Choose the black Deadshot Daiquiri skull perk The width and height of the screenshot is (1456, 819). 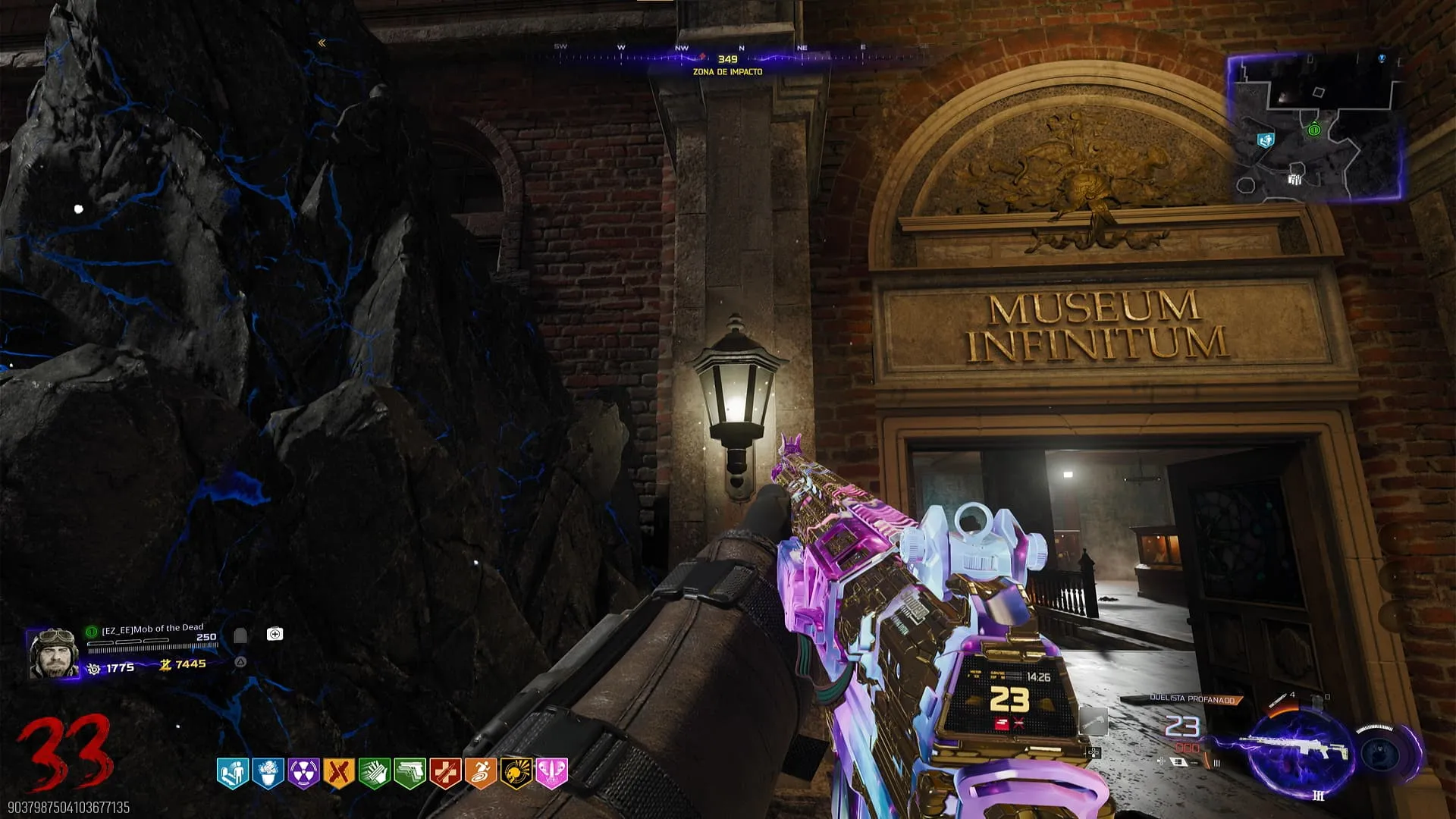516,773
